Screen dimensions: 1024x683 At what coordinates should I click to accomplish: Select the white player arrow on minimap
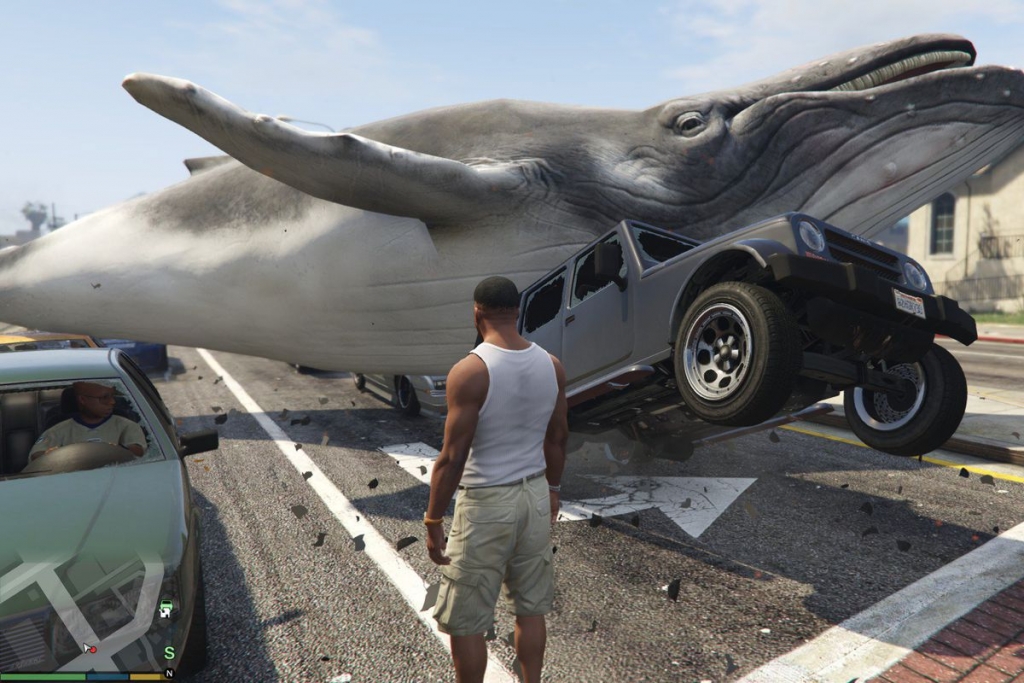86,647
